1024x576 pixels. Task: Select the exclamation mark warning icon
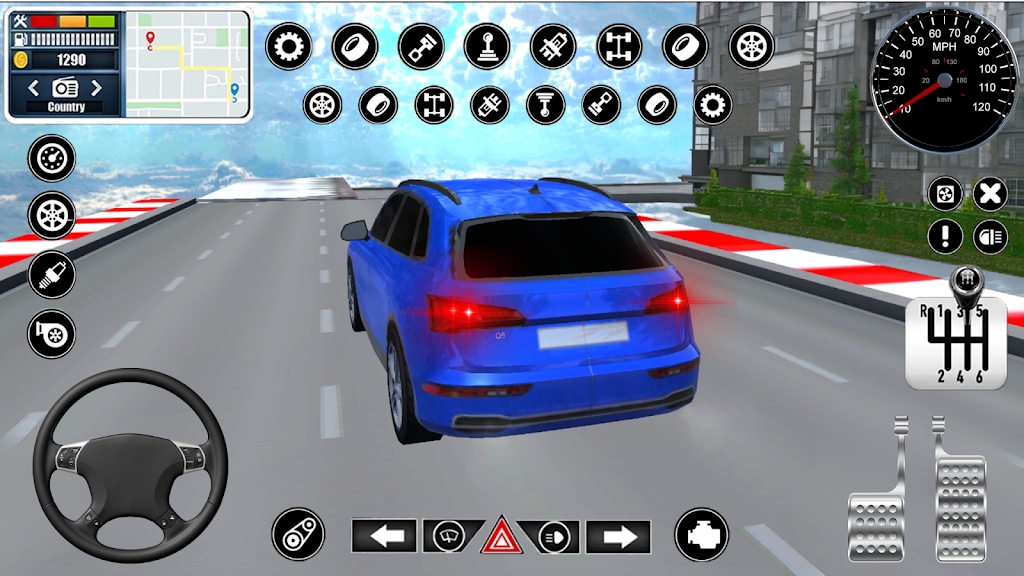pyautogui.click(x=945, y=237)
